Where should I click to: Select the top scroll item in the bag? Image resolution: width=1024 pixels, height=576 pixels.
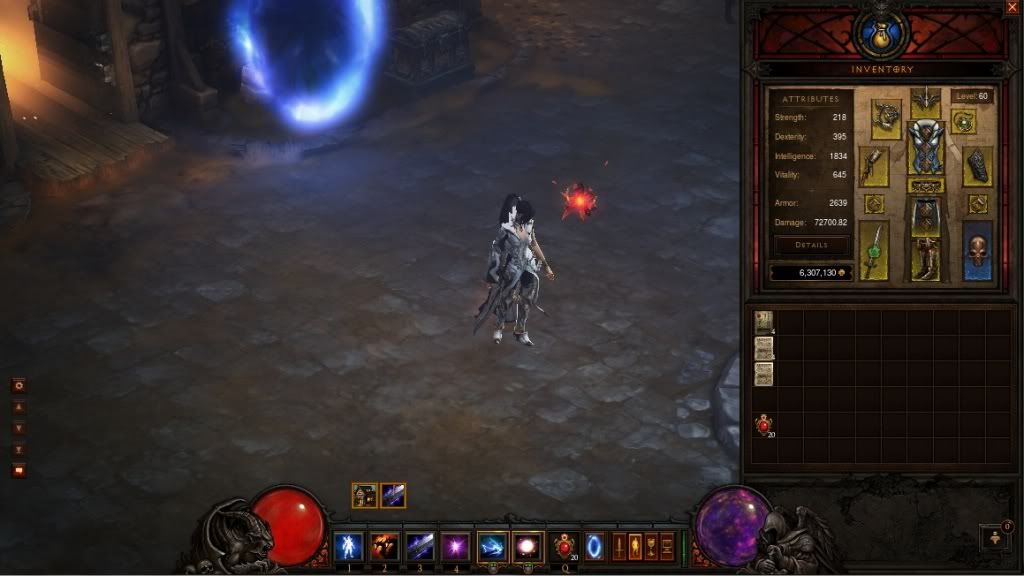tap(763, 321)
